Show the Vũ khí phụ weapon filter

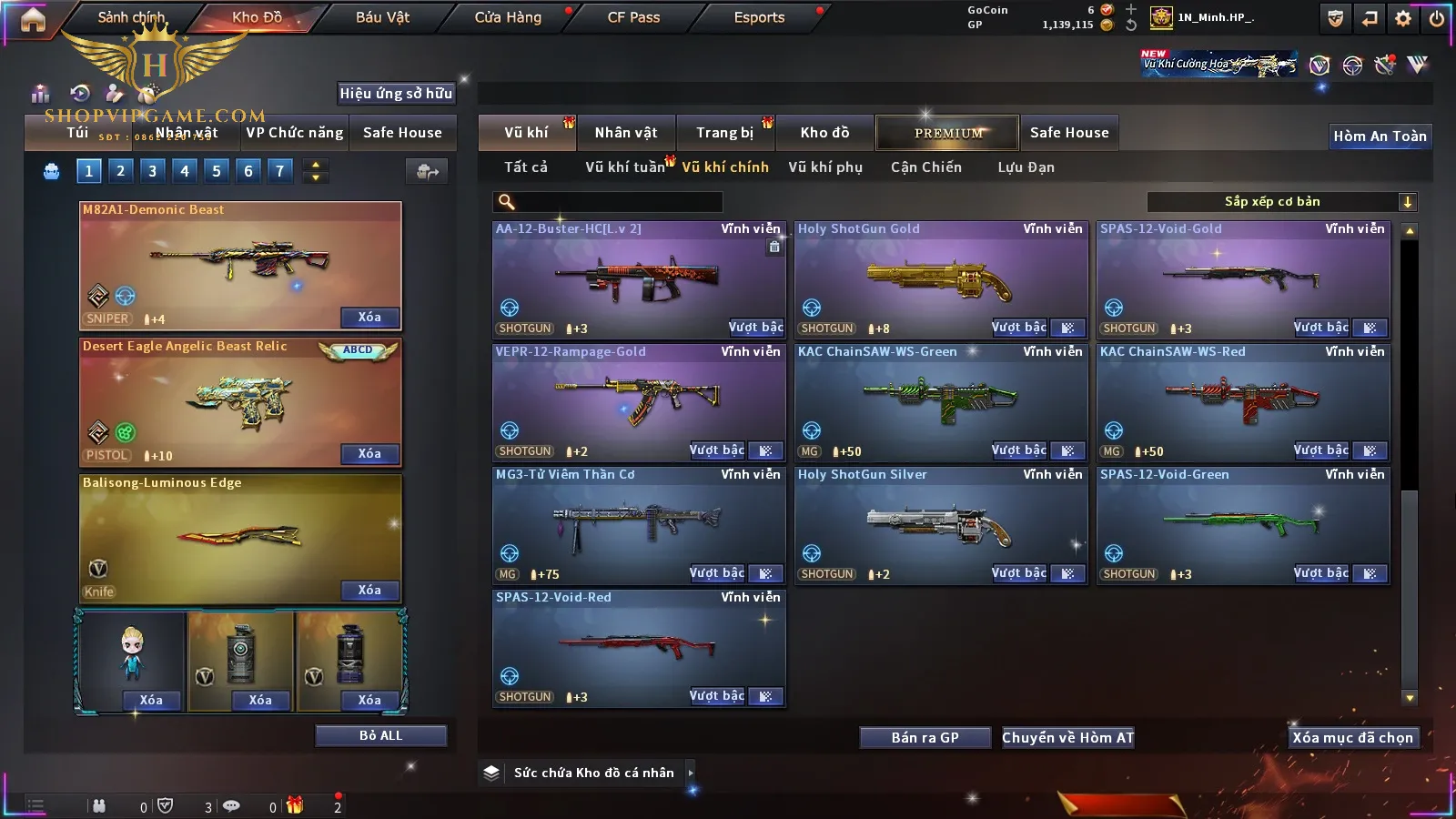pyautogui.click(x=824, y=167)
